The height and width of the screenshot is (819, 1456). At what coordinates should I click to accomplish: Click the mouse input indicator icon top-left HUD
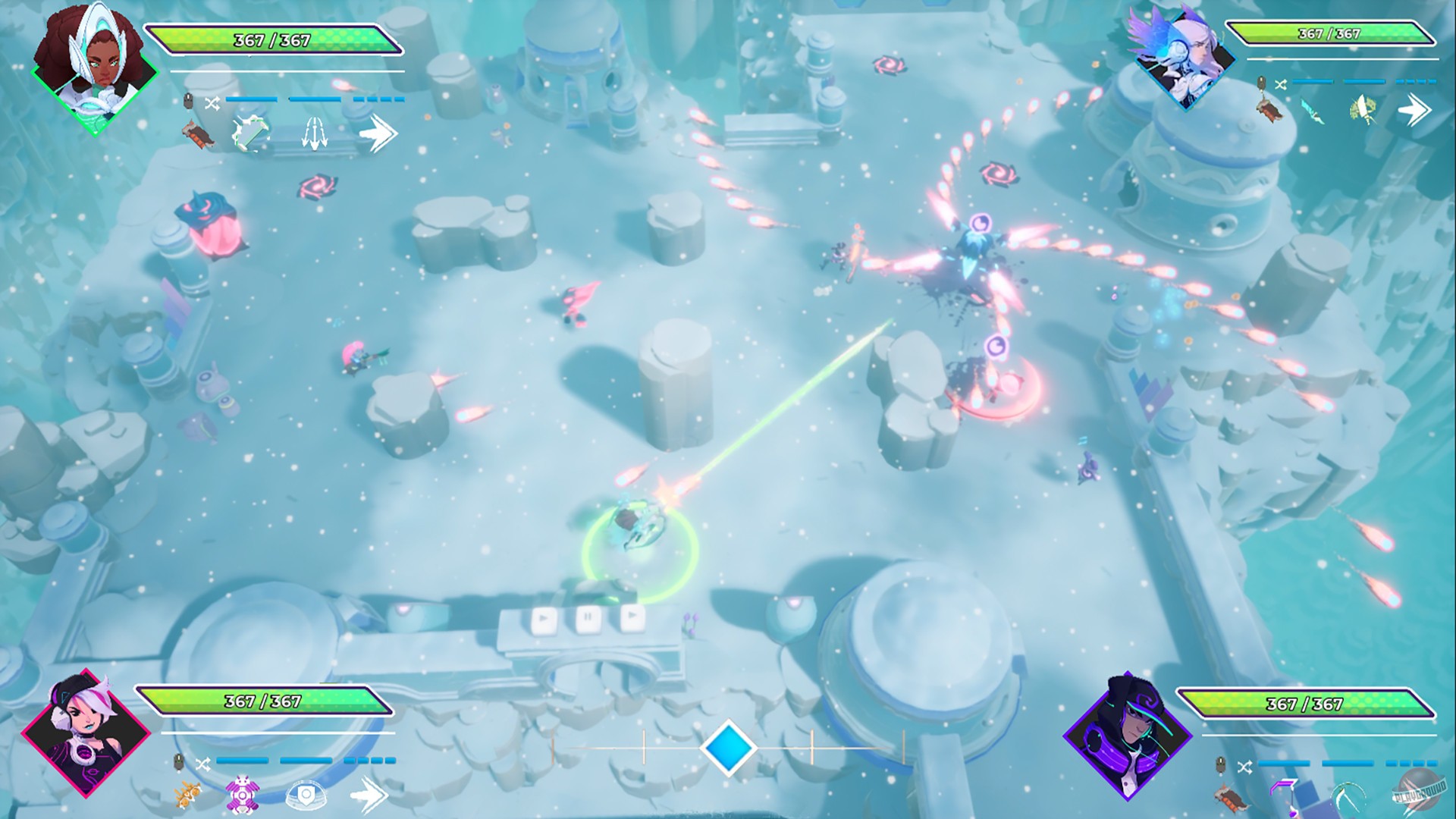188,99
